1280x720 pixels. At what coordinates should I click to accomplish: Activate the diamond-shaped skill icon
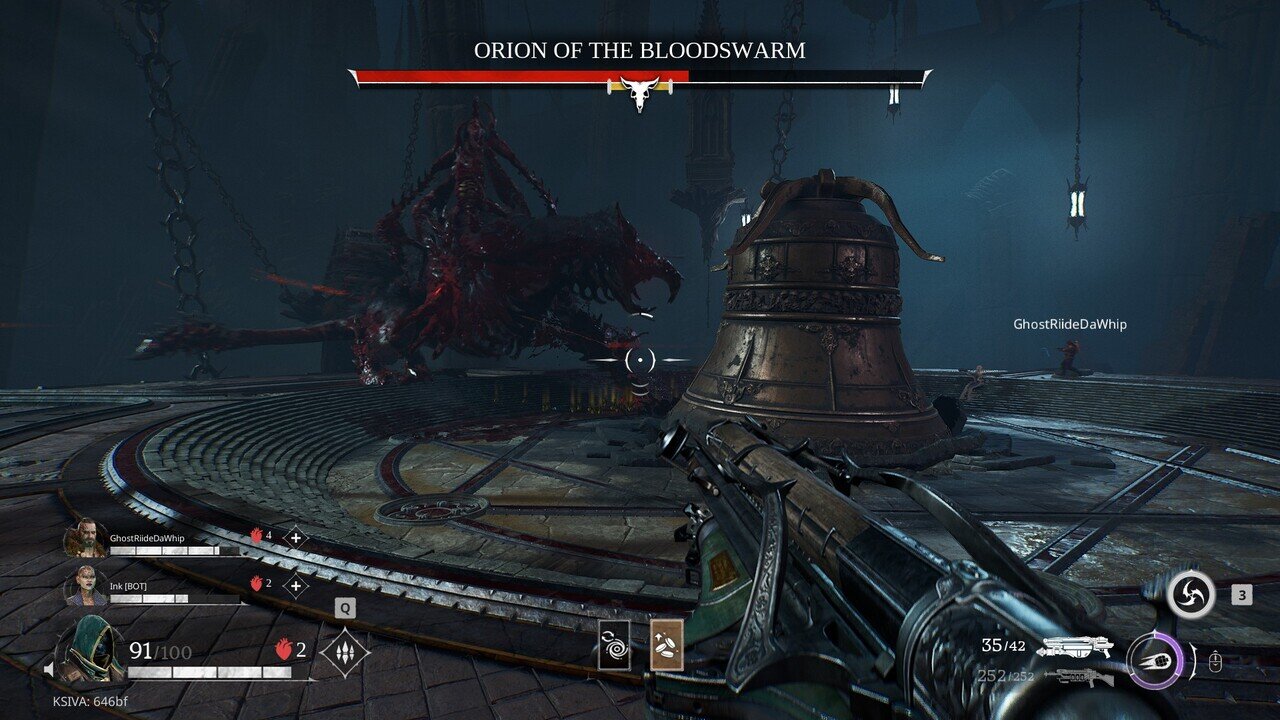tap(345, 652)
